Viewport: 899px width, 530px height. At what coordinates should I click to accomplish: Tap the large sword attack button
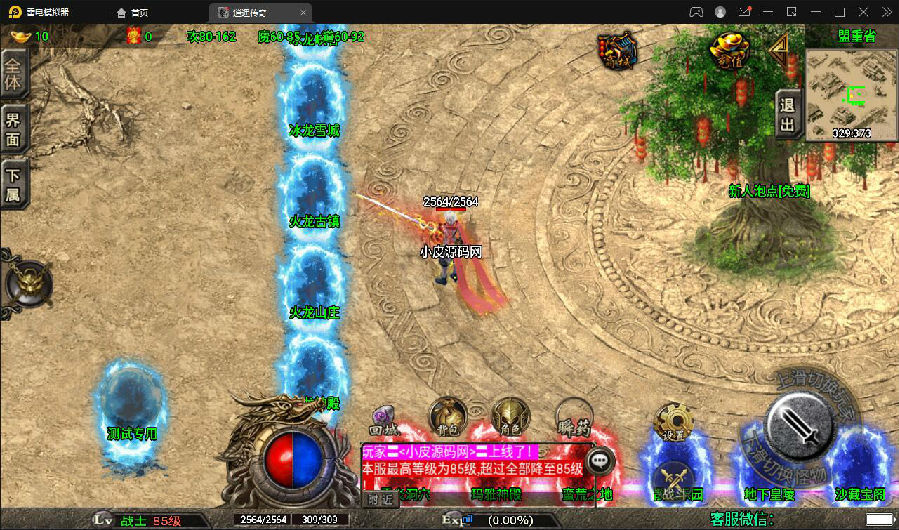[x=798, y=427]
